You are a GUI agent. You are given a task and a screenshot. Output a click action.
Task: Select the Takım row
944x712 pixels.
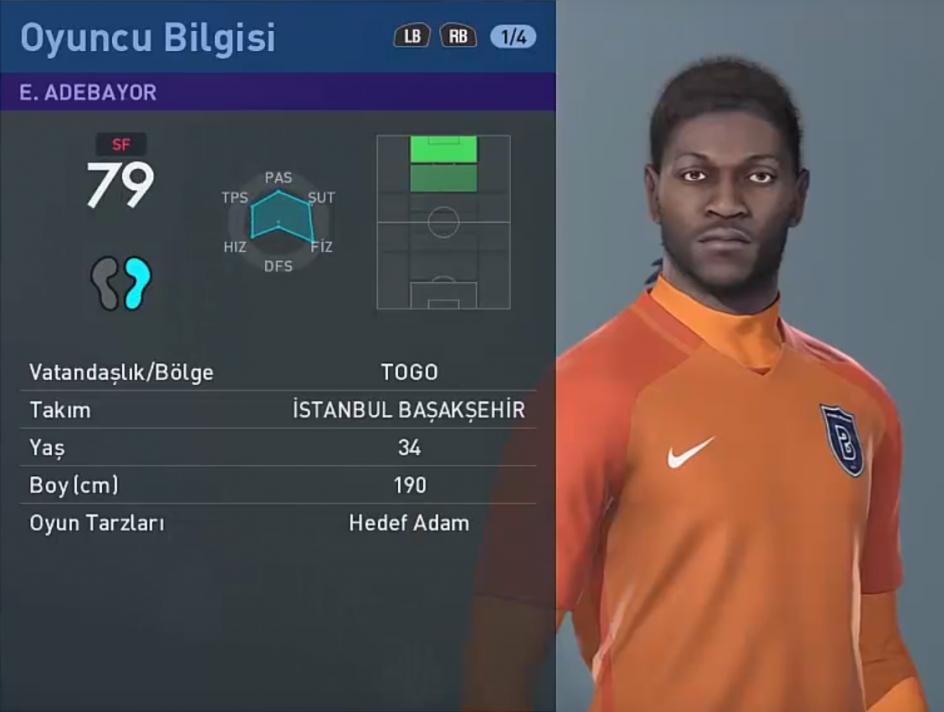point(278,410)
